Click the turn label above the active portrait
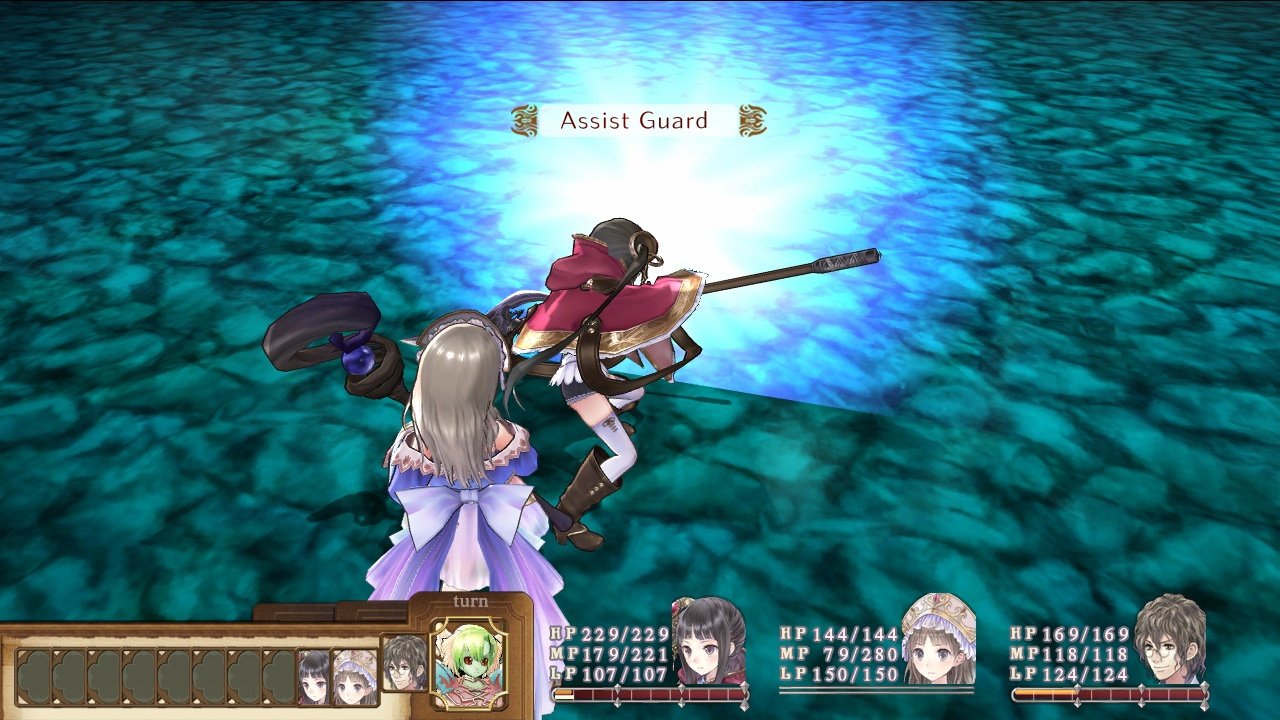This screenshot has height=720, width=1280. [x=470, y=602]
